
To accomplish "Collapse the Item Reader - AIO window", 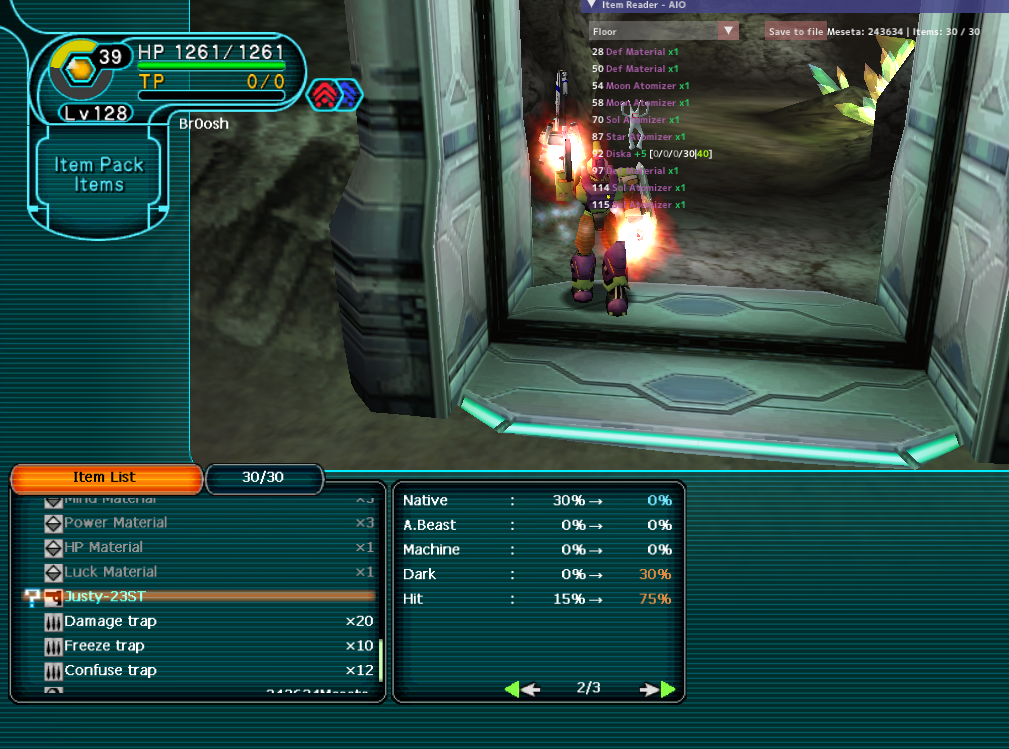I will pyautogui.click(x=592, y=5).
